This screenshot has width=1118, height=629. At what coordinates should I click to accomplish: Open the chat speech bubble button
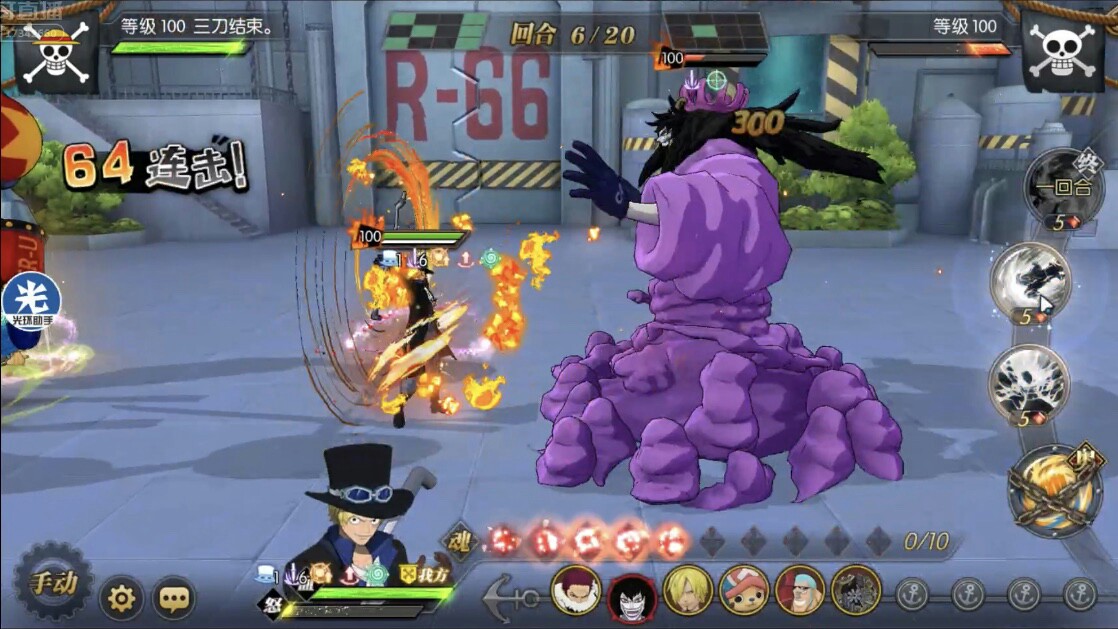174,598
